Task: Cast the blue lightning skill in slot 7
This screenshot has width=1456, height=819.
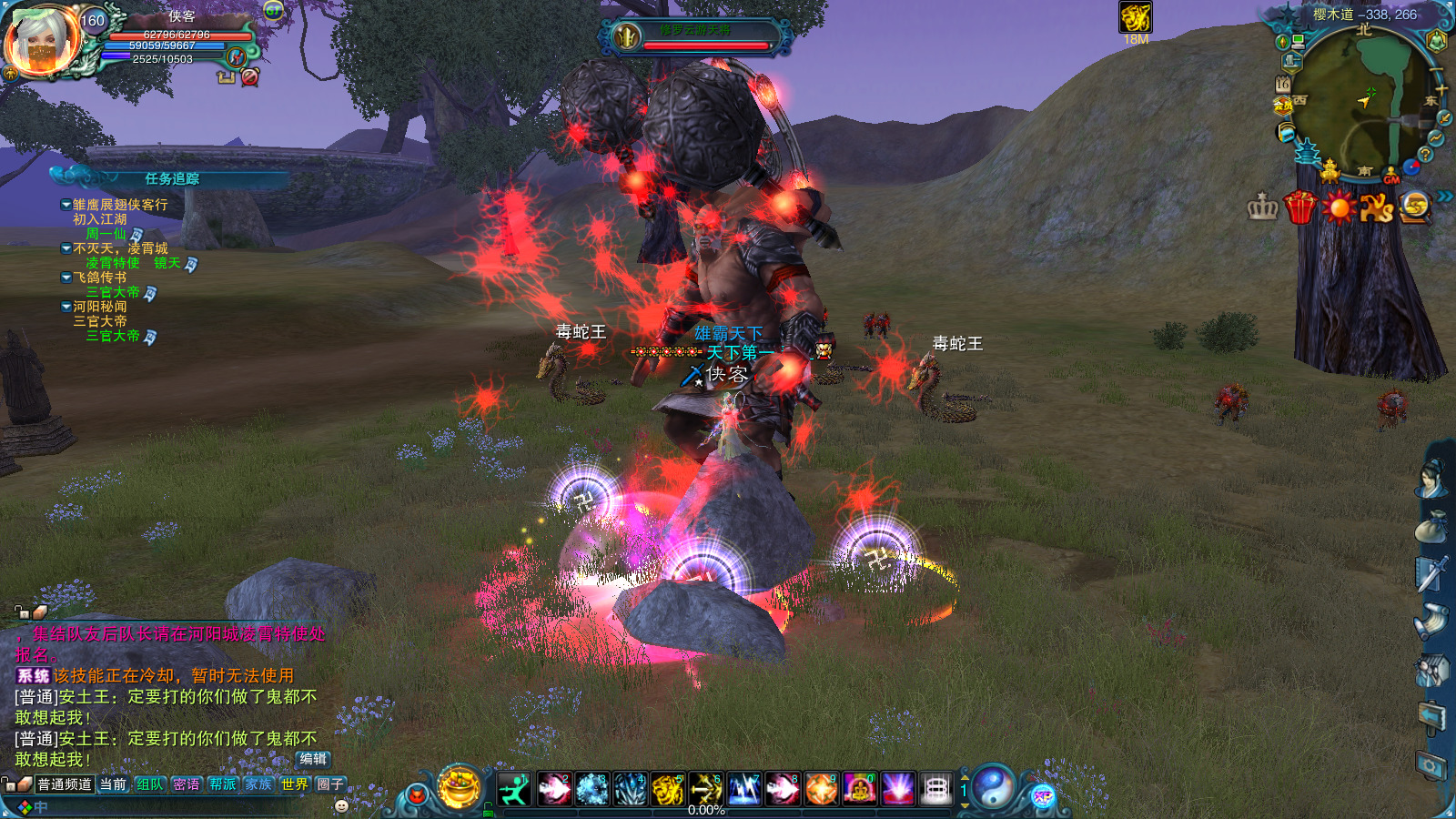Action: pos(744,788)
